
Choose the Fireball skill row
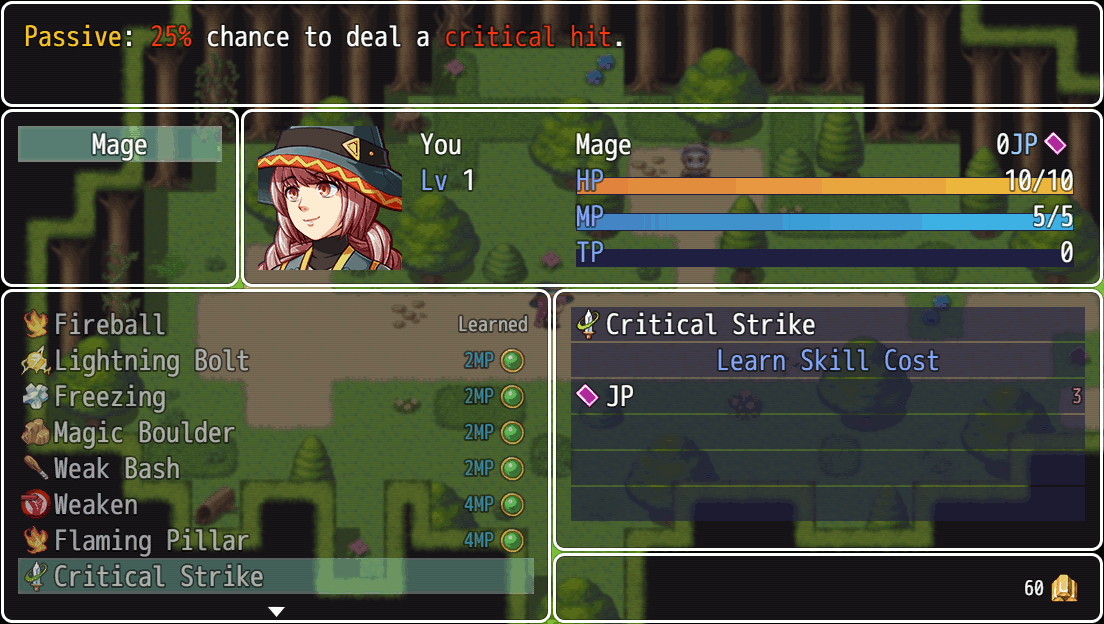click(275, 324)
